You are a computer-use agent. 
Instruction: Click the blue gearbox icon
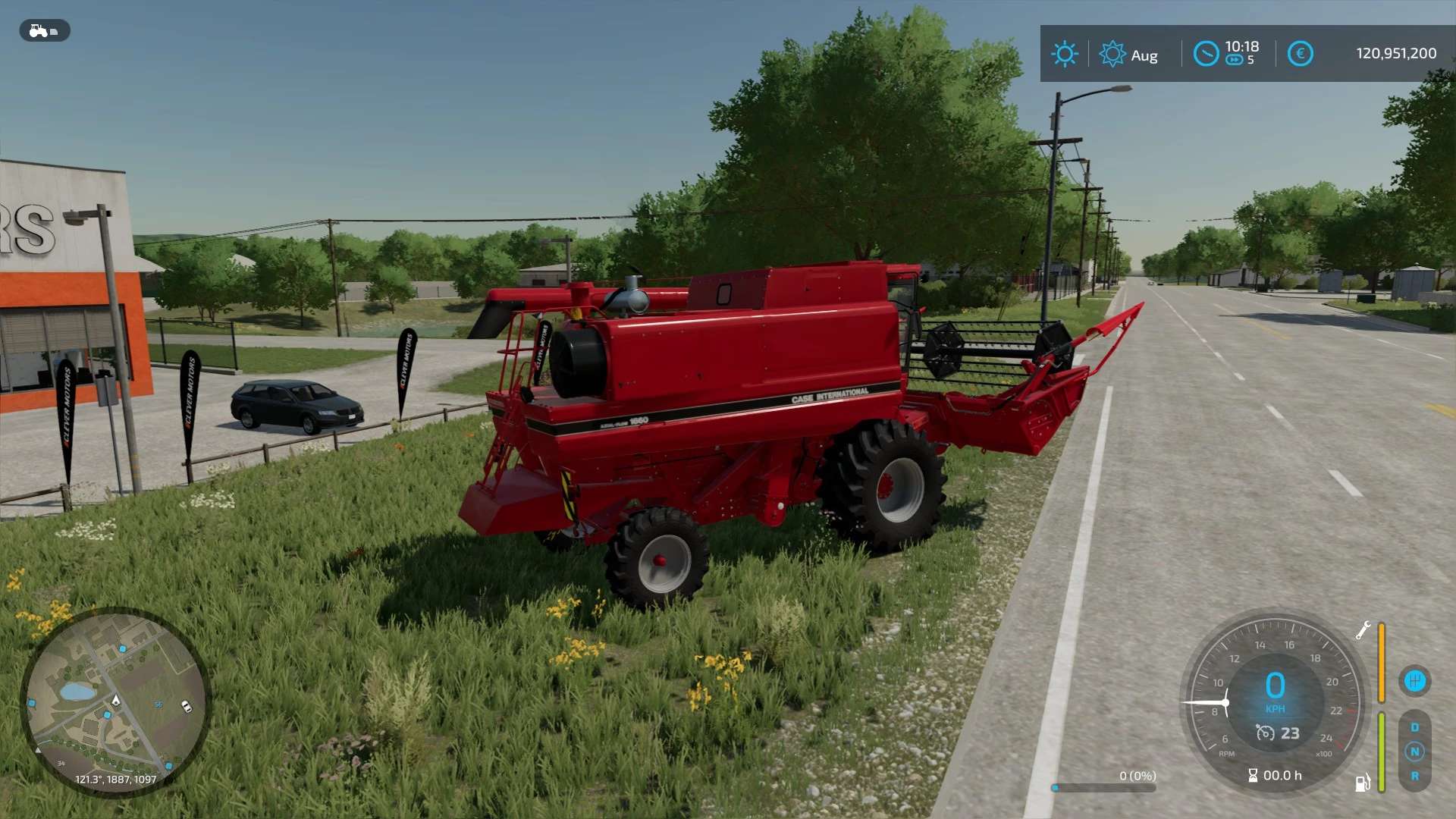pyautogui.click(x=1414, y=680)
